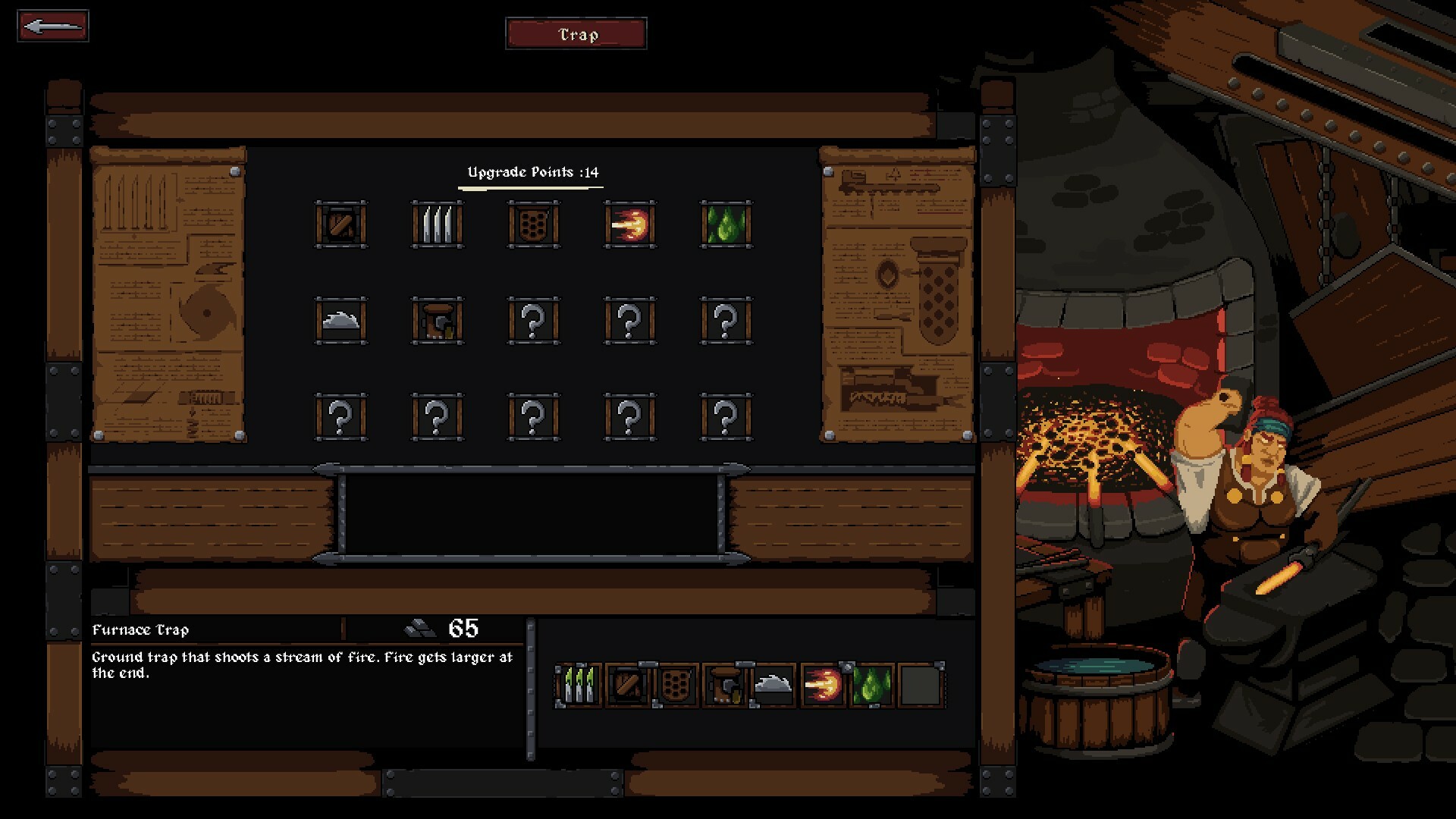The height and width of the screenshot is (819, 1456).
Task: Select the saw blade slot in loadout bar
Action: click(x=773, y=686)
